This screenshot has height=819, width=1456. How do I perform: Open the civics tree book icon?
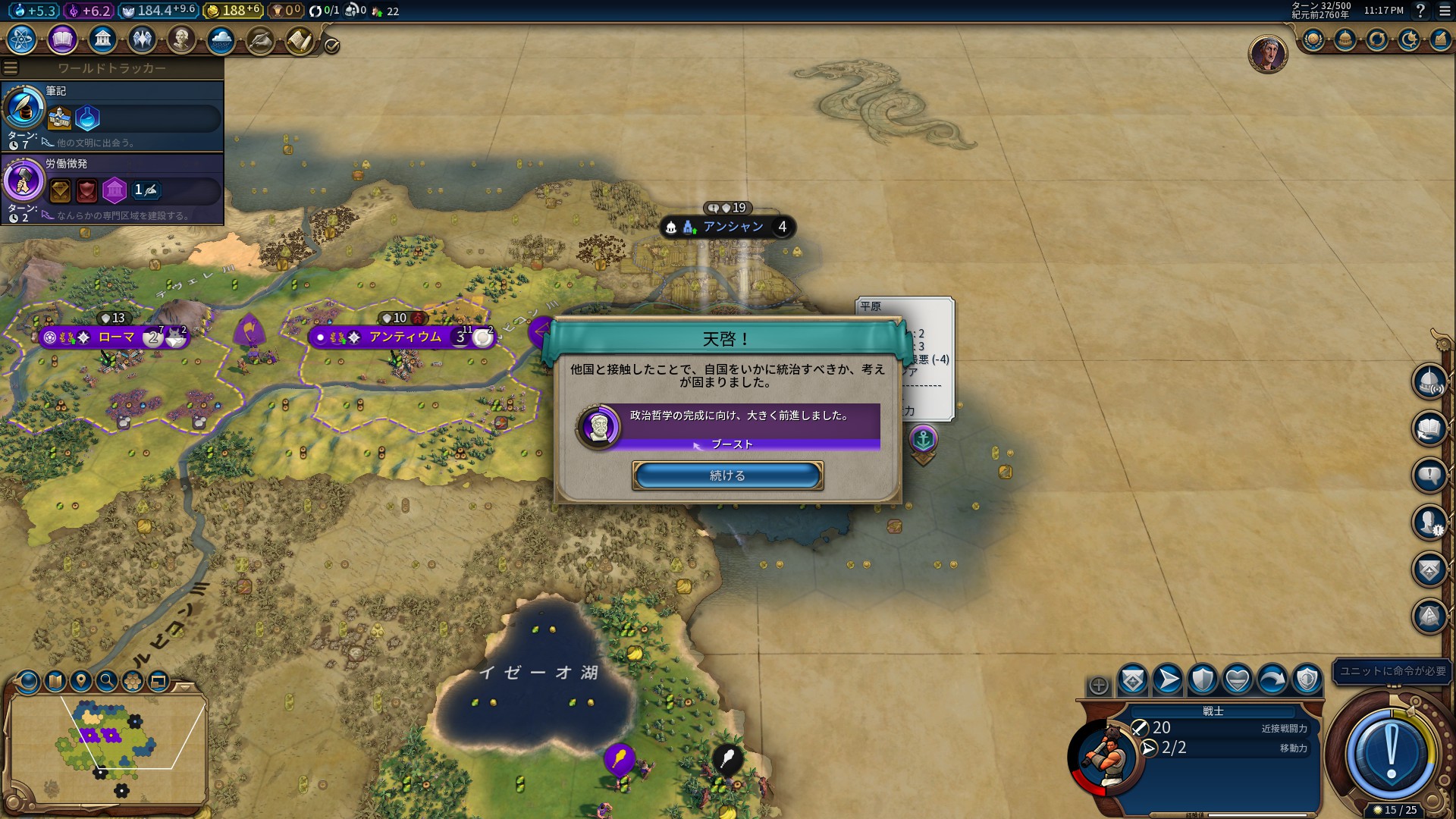[62, 39]
